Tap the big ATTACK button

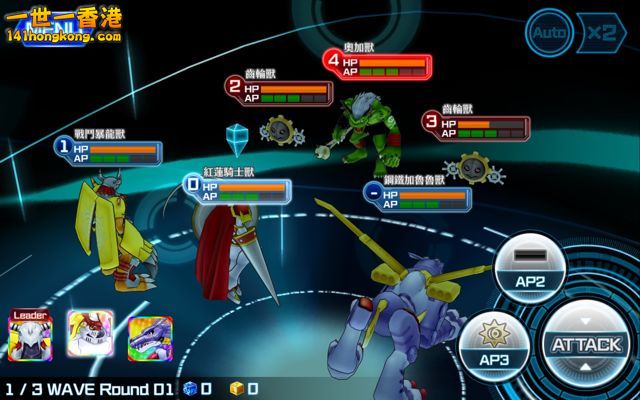586,345
